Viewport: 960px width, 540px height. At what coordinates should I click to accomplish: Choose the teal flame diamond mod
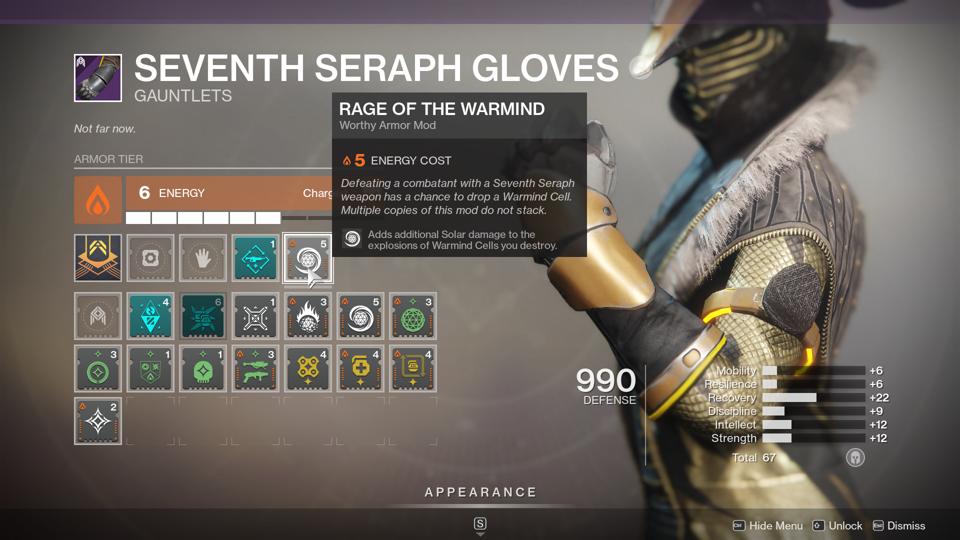point(151,316)
